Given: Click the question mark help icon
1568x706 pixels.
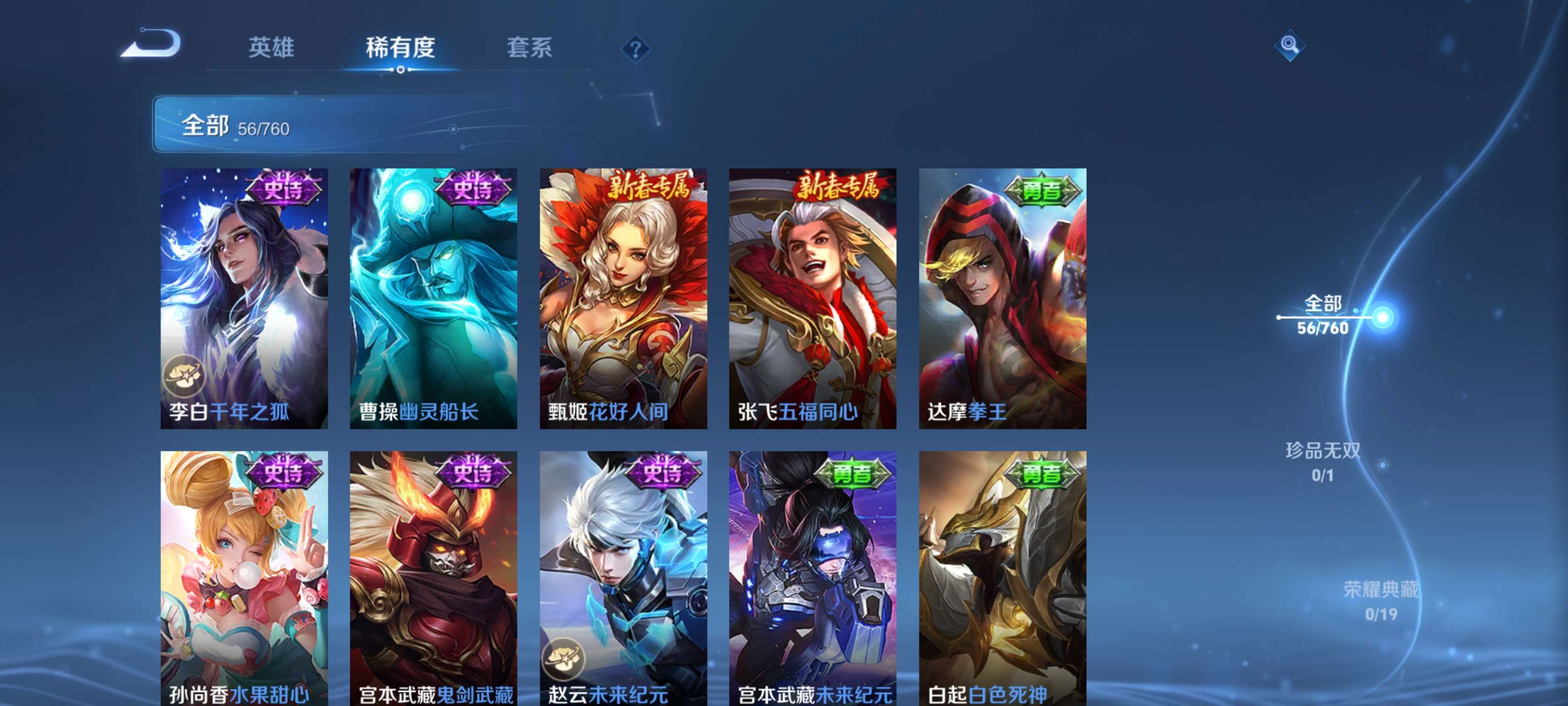Looking at the screenshot, I should click(635, 50).
